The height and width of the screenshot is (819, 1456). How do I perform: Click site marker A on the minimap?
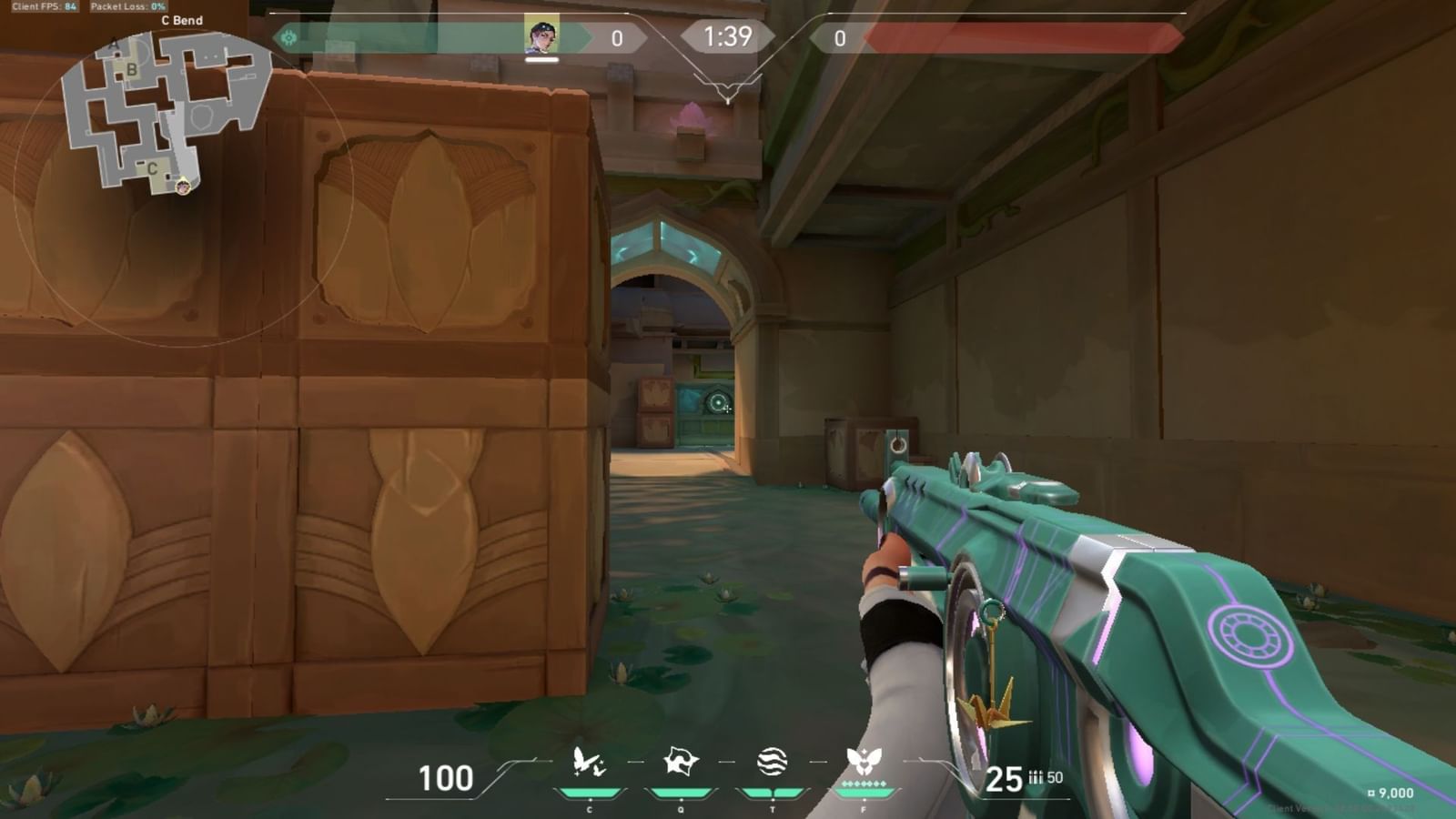pos(115,42)
